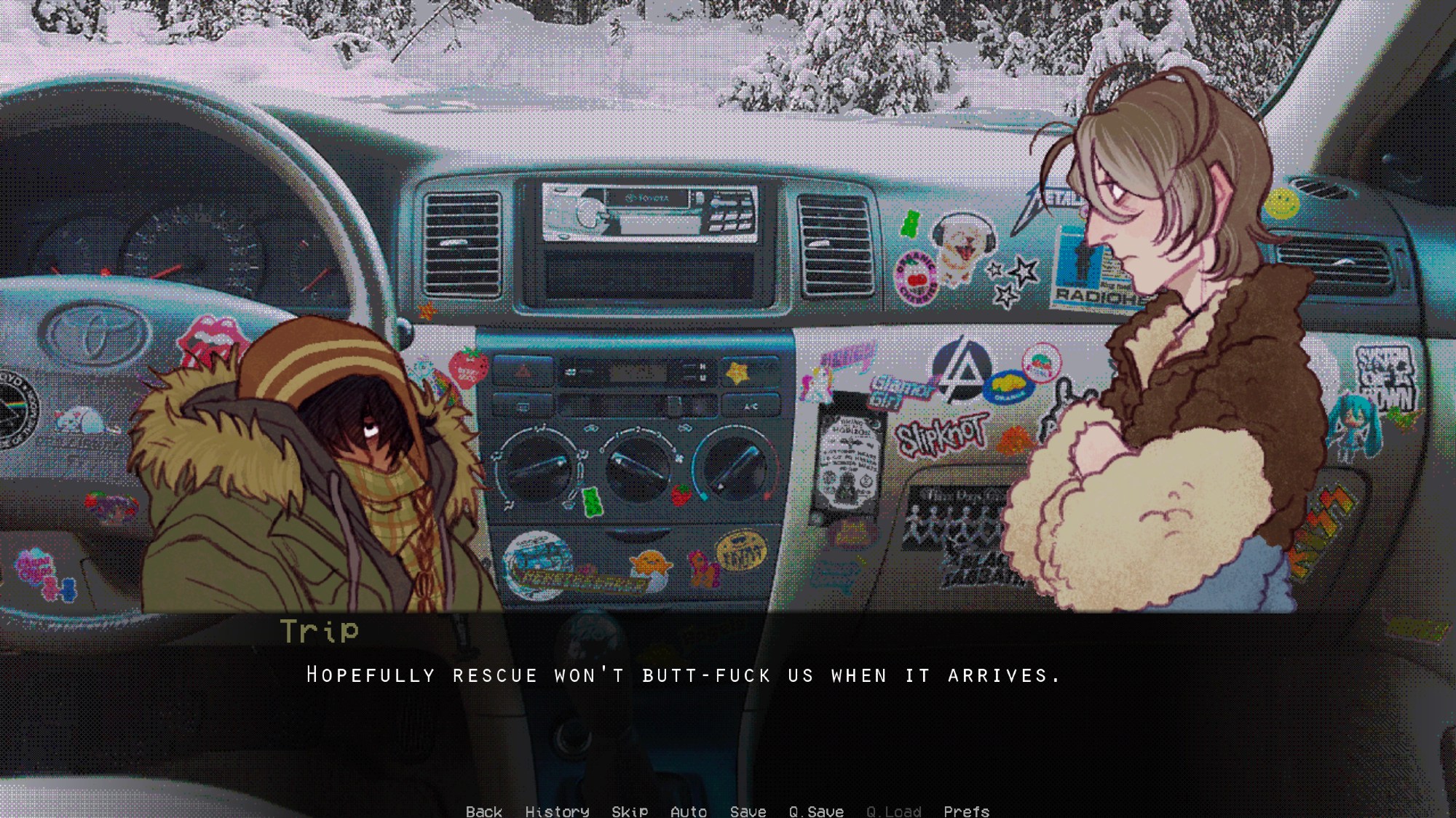Enable Auto-advance for dialogue
Image resolution: width=1456 pixels, height=818 pixels.
click(688, 810)
